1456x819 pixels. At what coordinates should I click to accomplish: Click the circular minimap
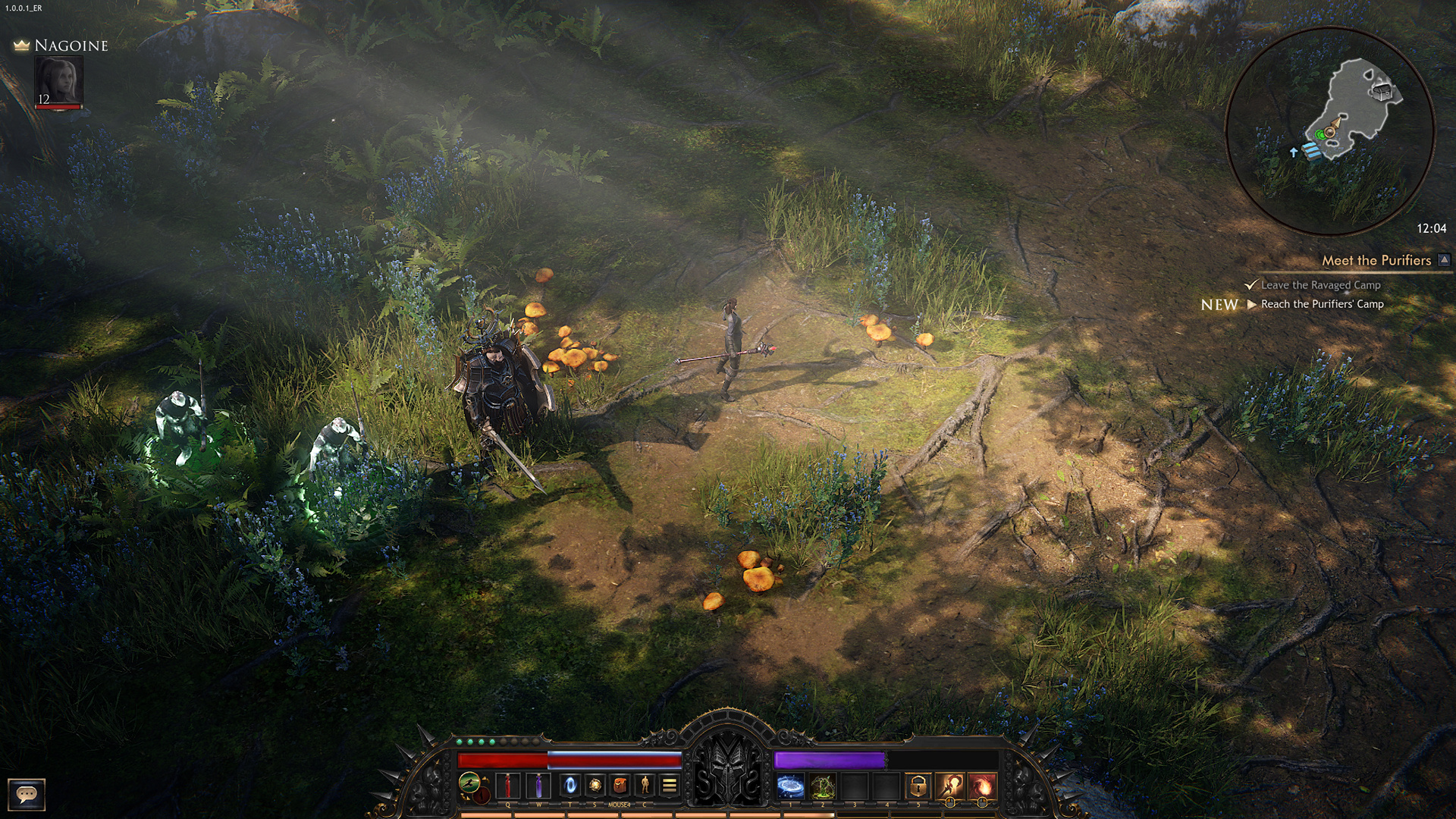pyautogui.click(x=1329, y=130)
